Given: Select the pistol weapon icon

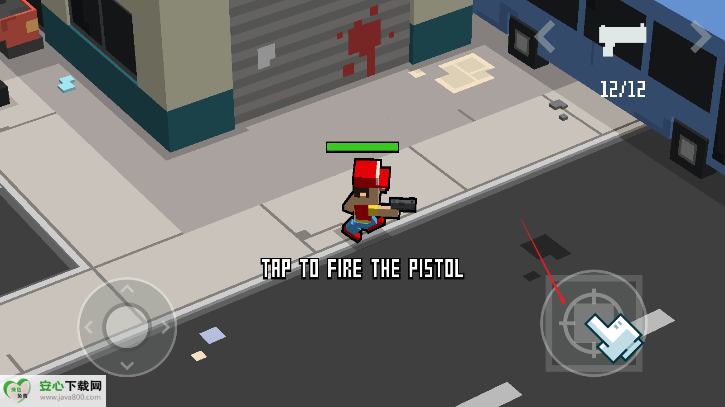Looking at the screenshot, I should pos(622,38).
